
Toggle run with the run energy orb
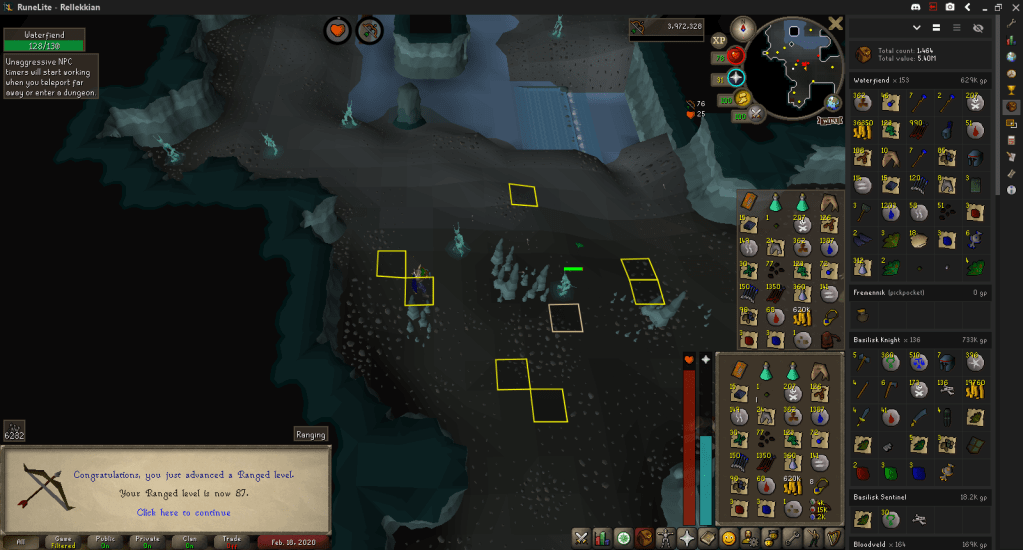click(740, 97)
